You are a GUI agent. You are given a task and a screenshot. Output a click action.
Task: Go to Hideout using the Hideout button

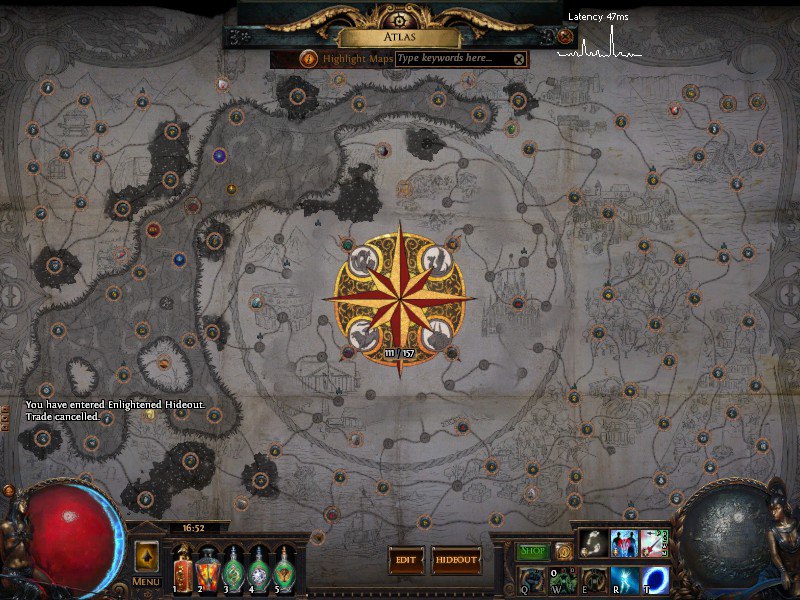click(x=456, y=560)
